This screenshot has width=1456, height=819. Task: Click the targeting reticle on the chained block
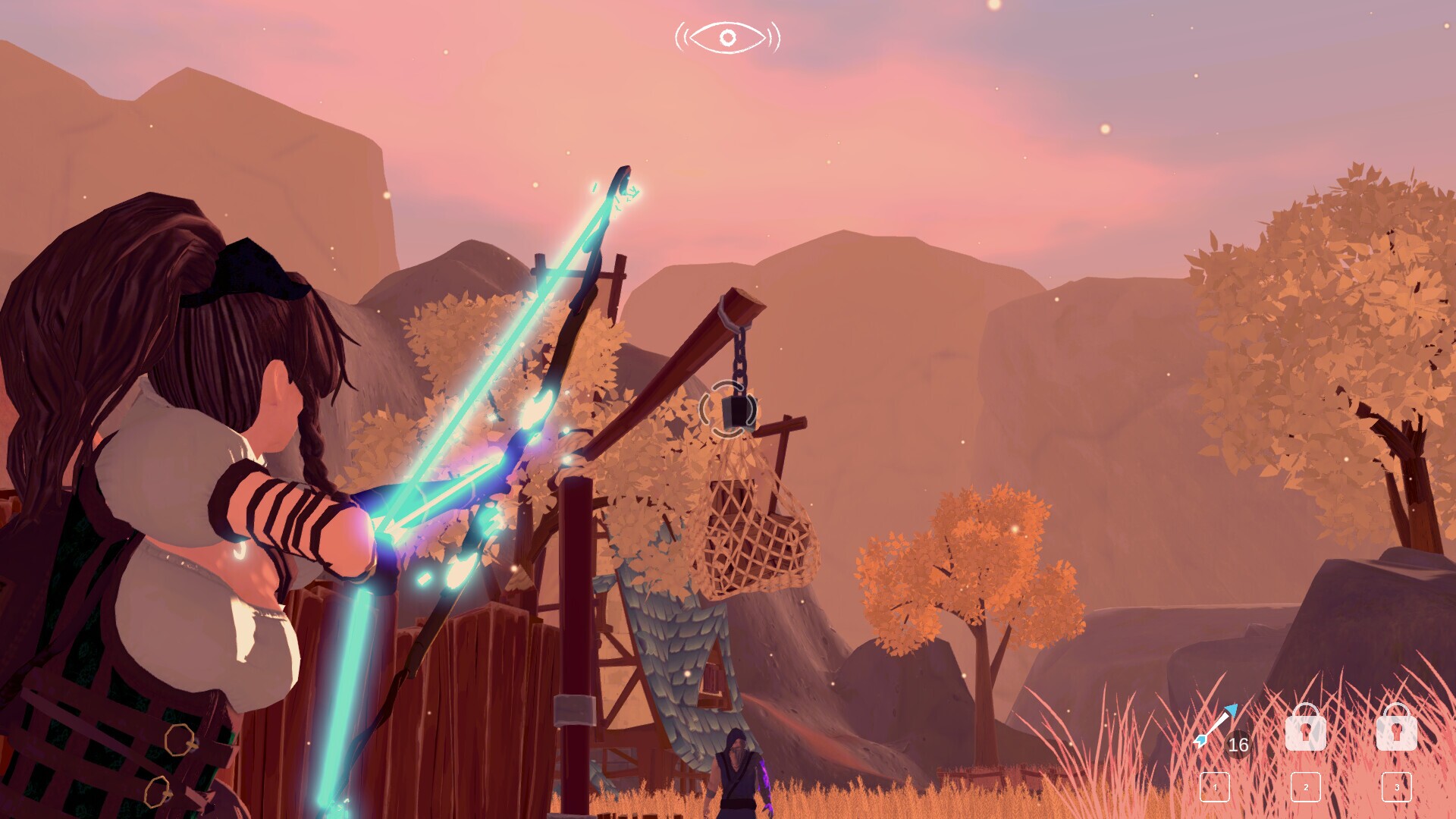[x=728, y=409]
